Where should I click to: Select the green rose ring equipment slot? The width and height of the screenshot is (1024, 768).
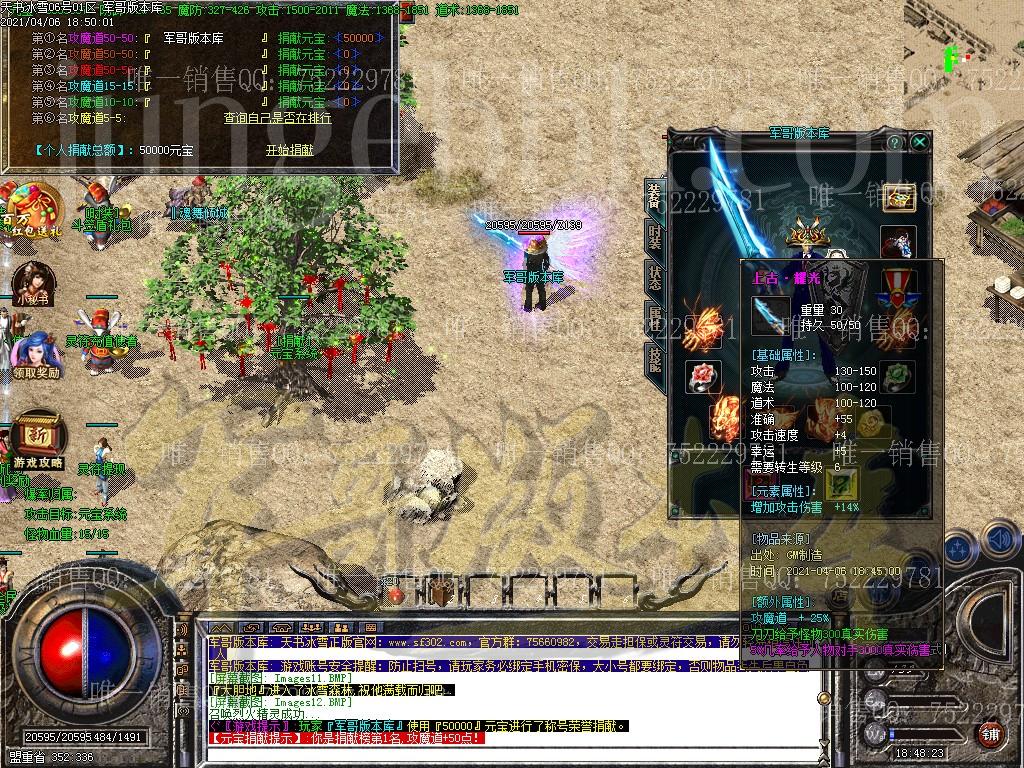897,376
